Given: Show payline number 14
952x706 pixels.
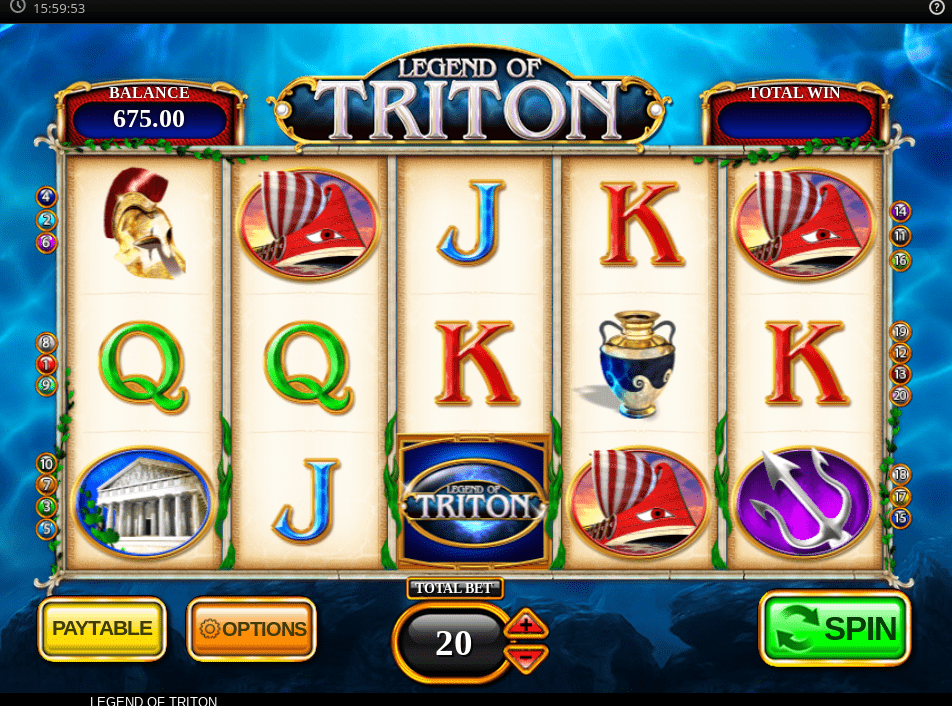Looking at the screenshot, I should point(901,212).
